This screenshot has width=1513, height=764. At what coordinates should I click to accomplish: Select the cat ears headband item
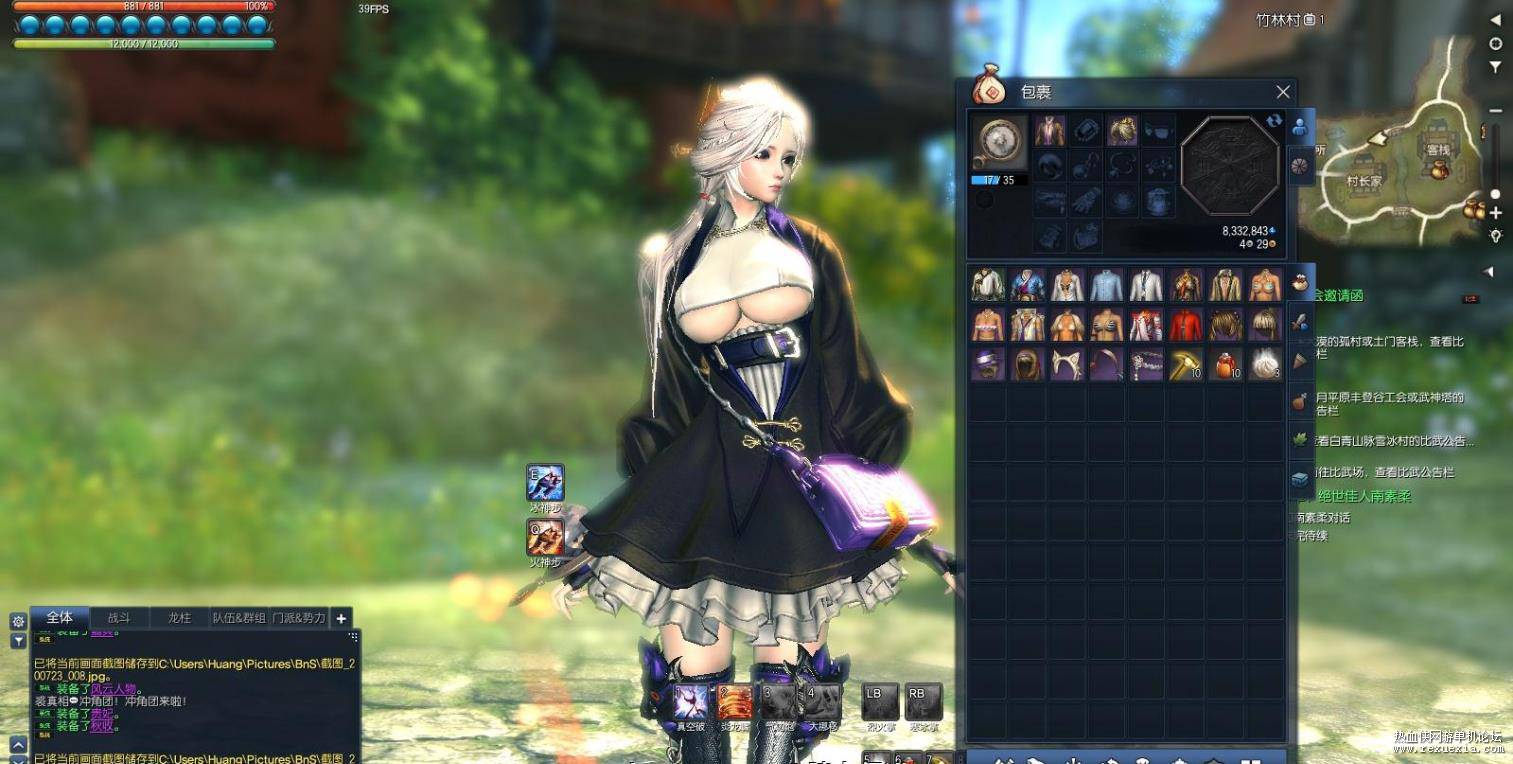pos(1067,365)
